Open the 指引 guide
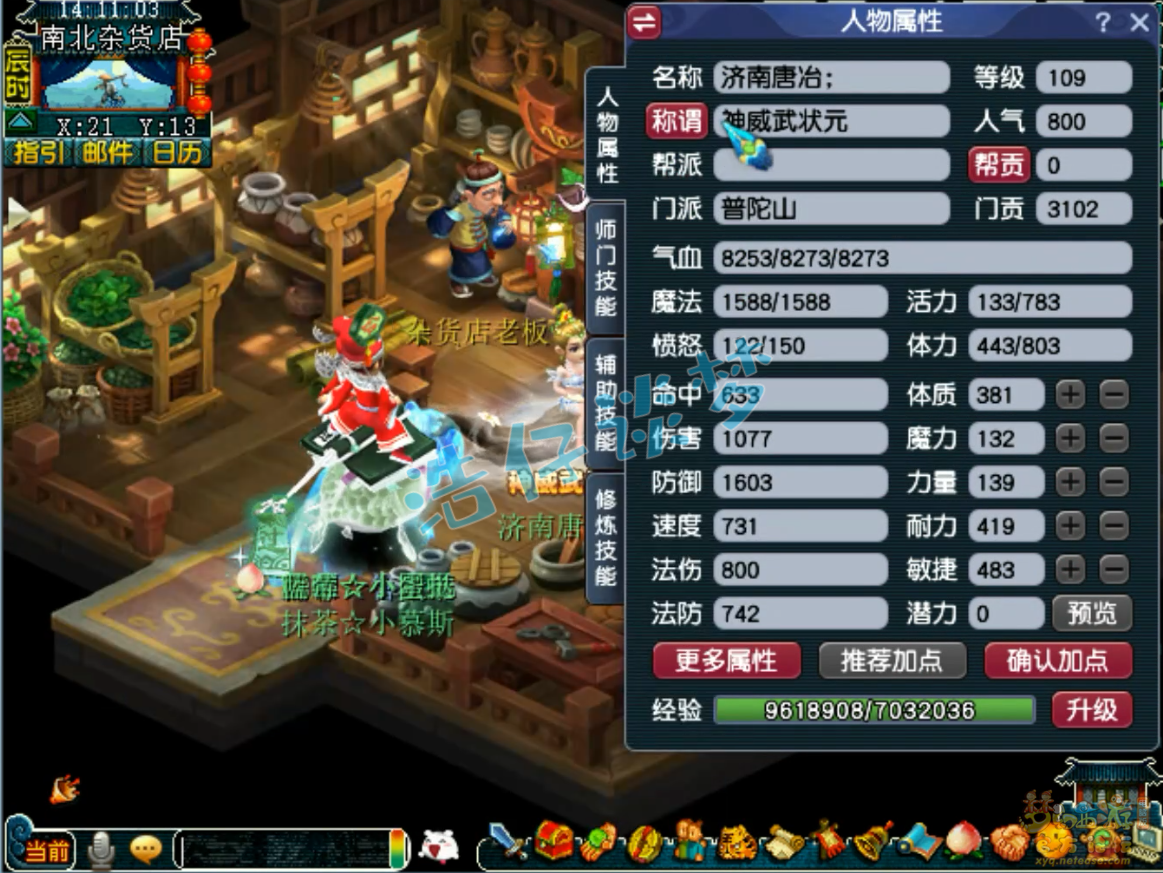This screenshot has width=1163, height=873. (37, 152)
